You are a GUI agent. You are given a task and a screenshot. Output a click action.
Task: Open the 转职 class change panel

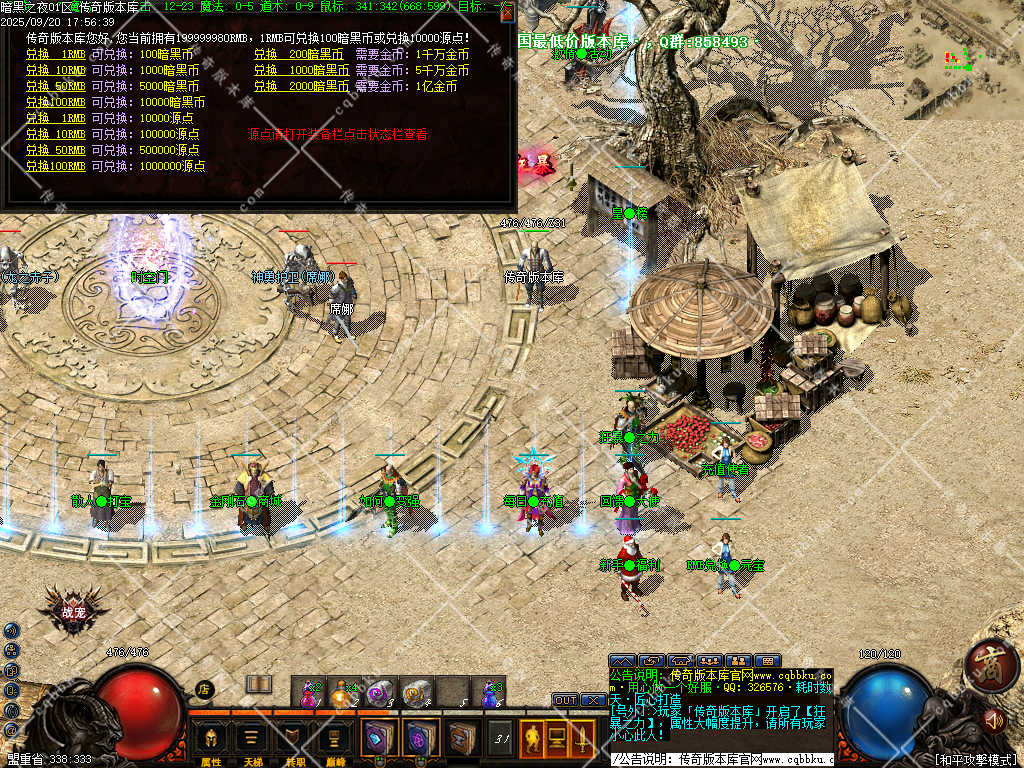(294, 741)
